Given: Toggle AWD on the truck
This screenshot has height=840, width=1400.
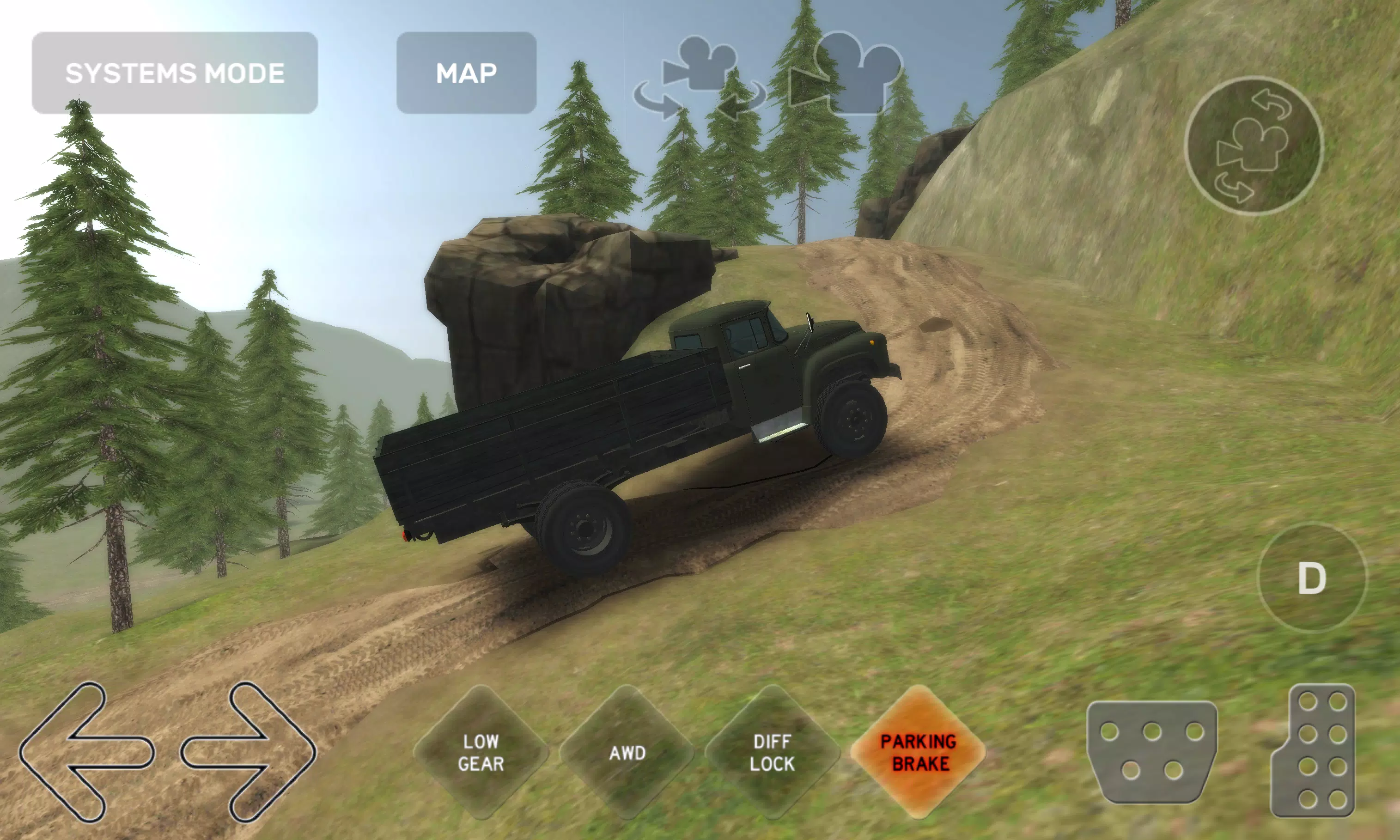Looking at the screenshot, I should click(628, 753).
